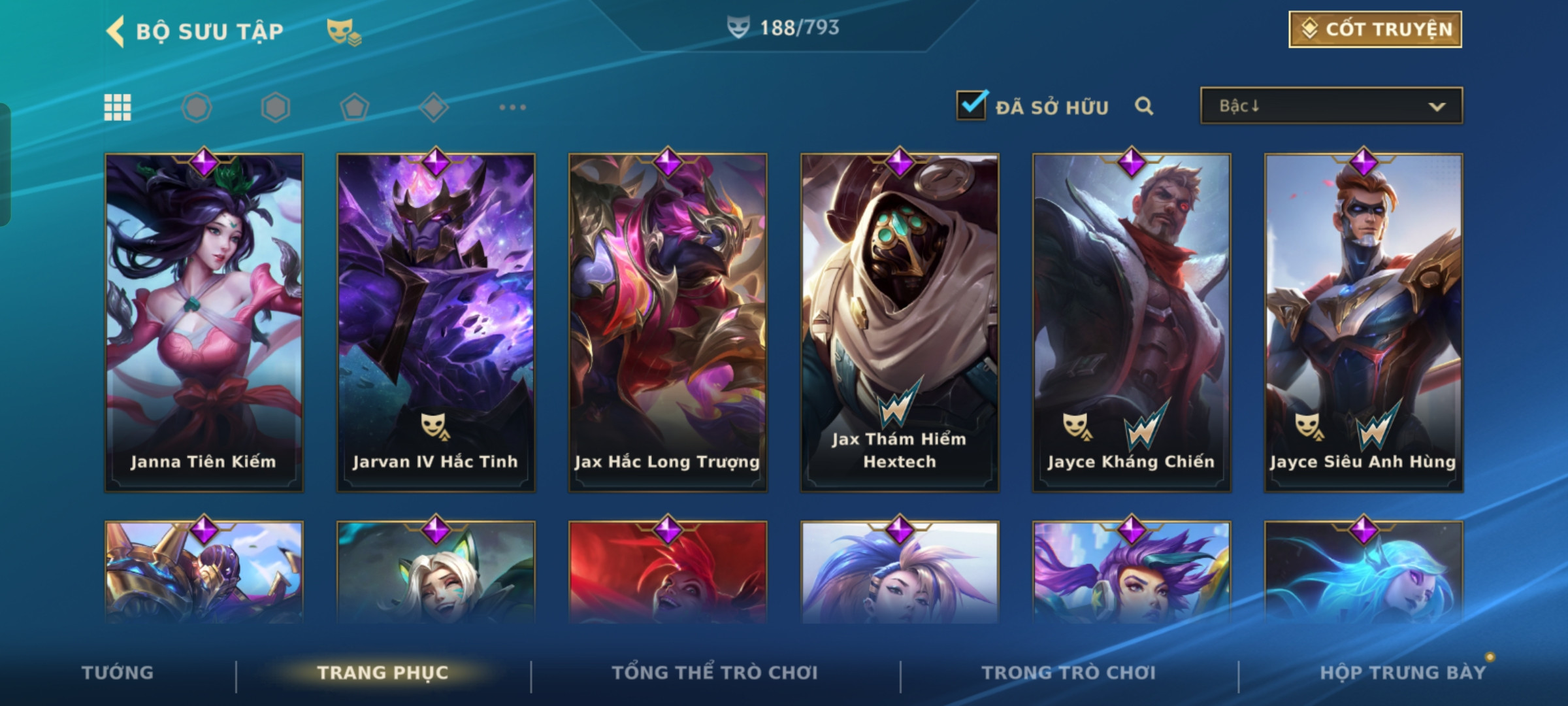Select the Jayce Kháng Chiến skin card

click(1132, 322)
